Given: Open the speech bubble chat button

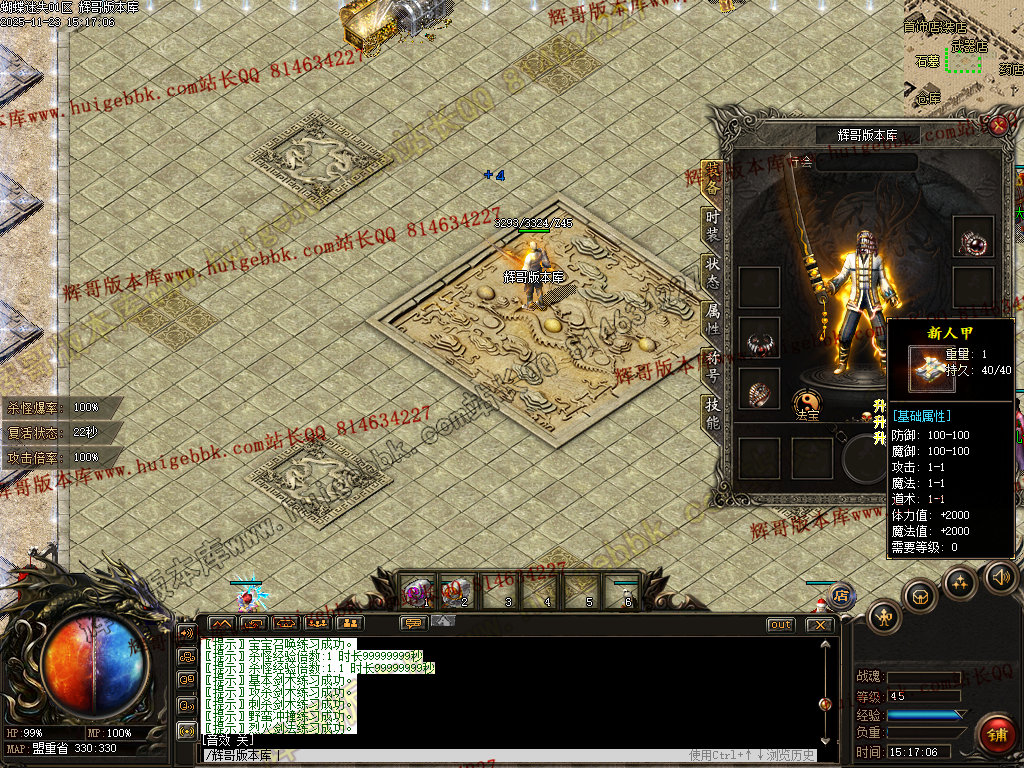Looking at the screenshot, I should pos(413,623).
